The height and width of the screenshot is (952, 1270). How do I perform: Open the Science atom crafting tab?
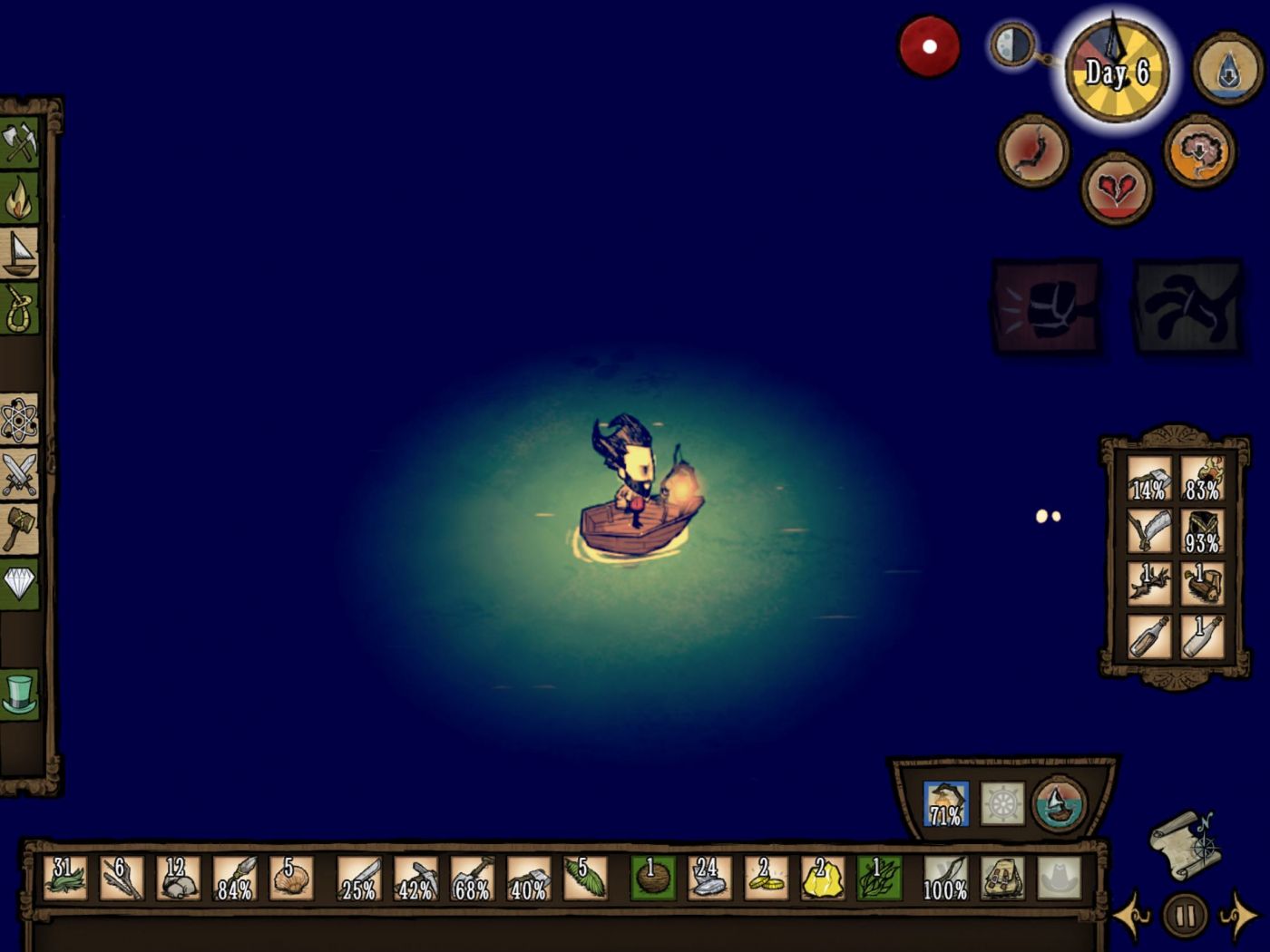click(x=19, y=419)
